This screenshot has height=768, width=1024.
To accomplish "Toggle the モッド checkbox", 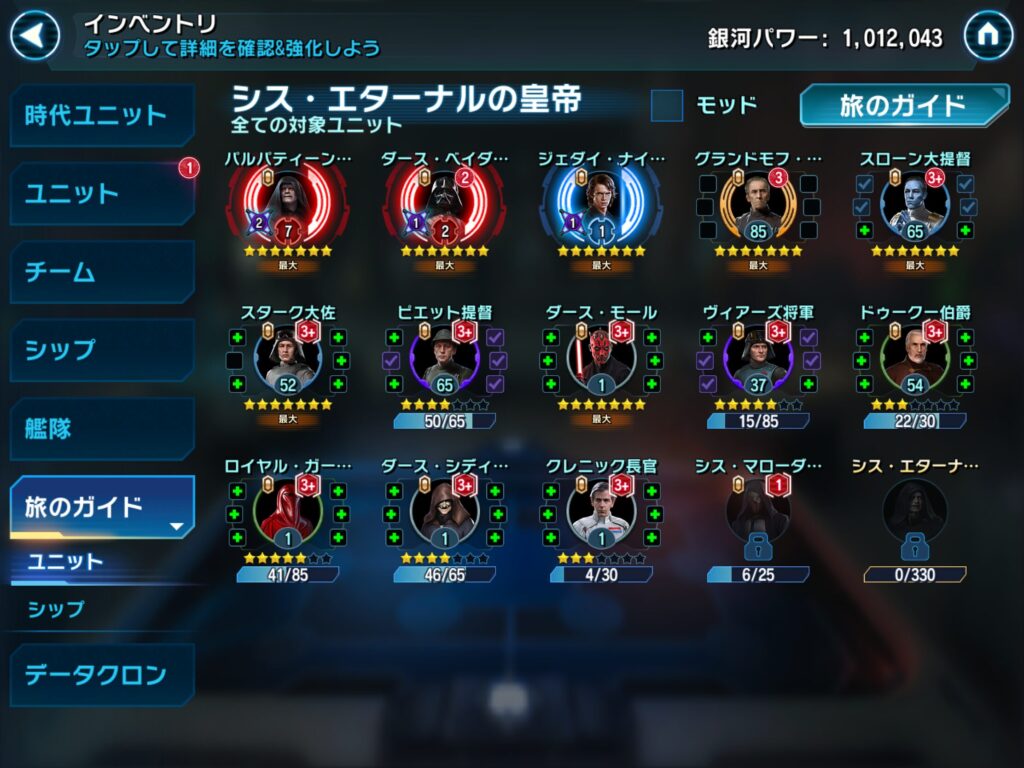I will coord(667,105).
